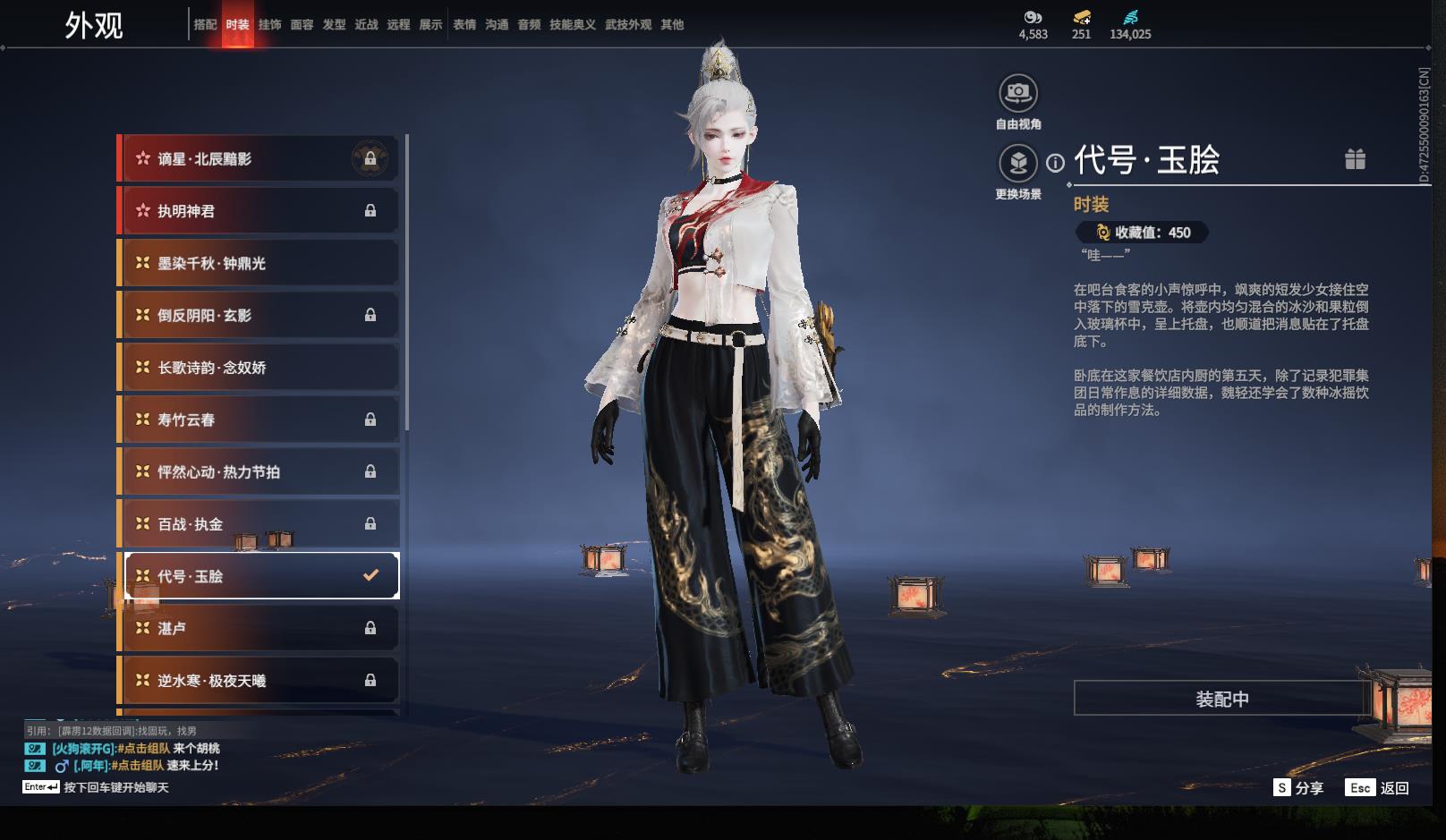Viewport: 1446px width, 840px height.
Task: Pick the 墨染千秋·钟鼎光 outfit
Action: coord(259,263)
